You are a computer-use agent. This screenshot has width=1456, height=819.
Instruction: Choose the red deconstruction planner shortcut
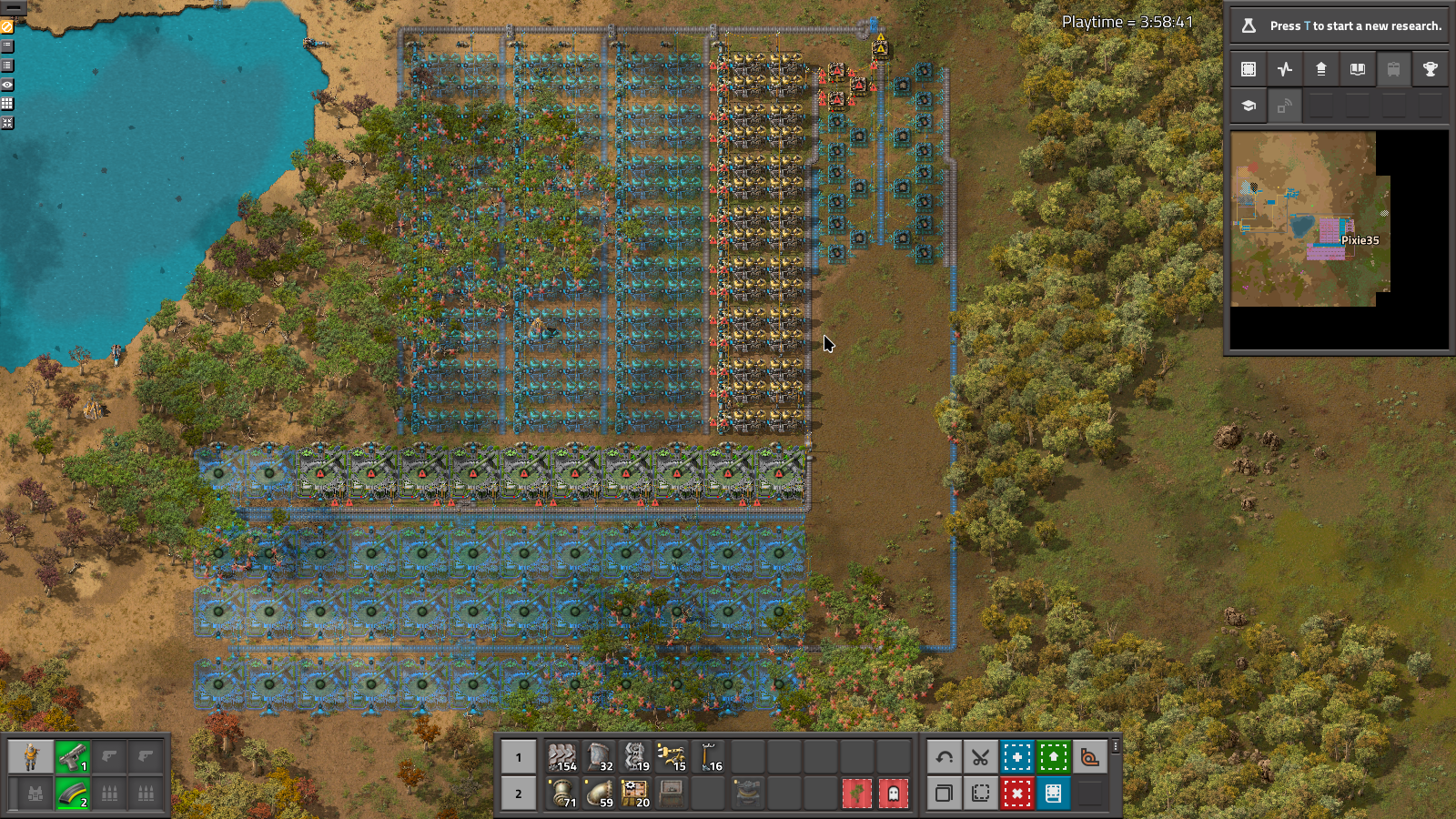[x=1016, y=794]
